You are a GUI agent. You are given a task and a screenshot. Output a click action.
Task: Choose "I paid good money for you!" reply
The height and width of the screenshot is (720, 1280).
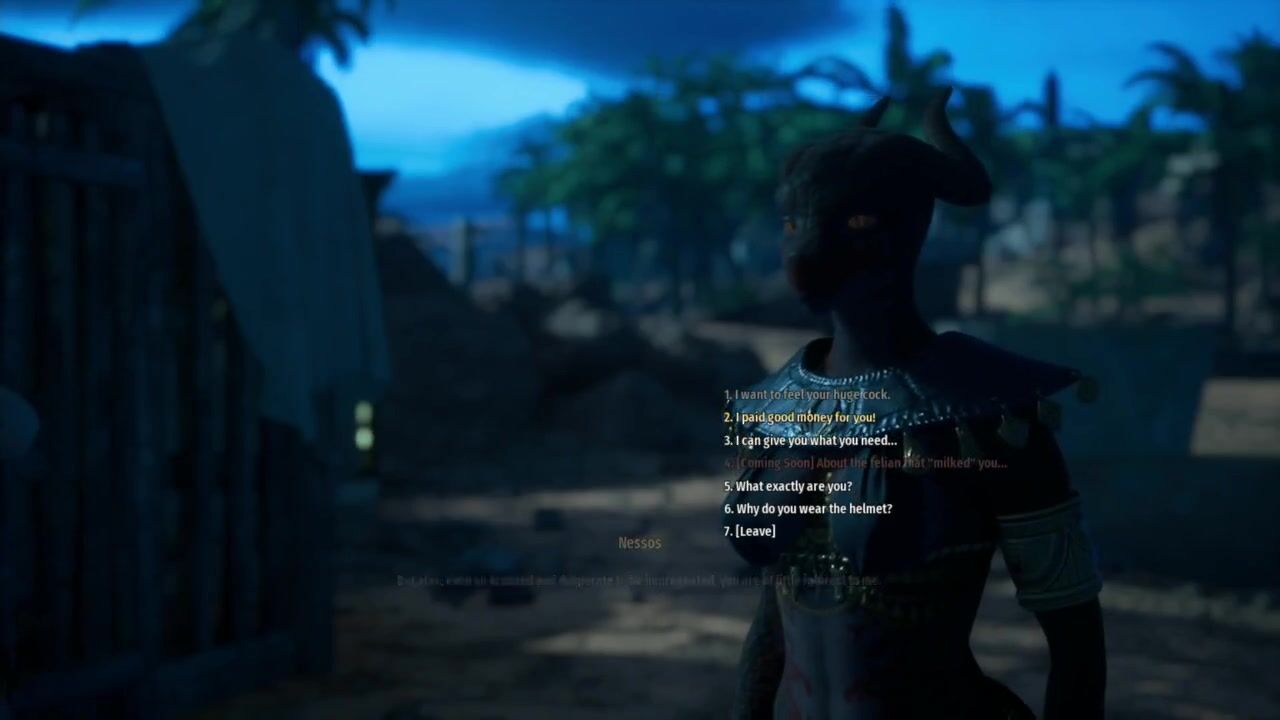coord(799,418)
